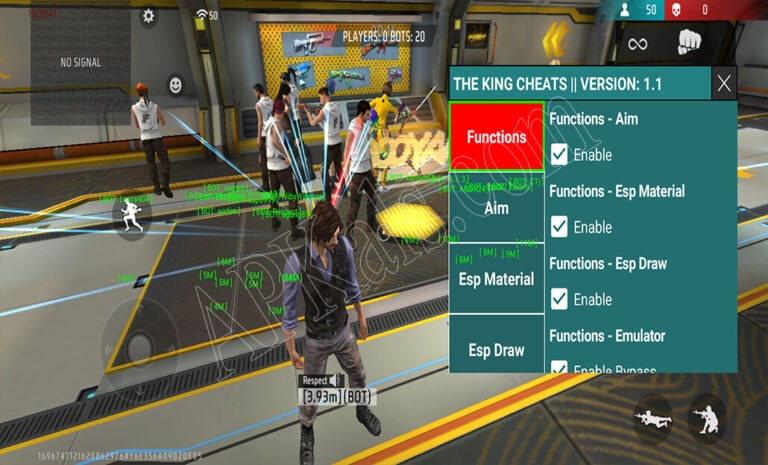This screenshot has width=768, height=465.
Task: Toggle Enable under Functions - Esp Draw
Action: coord(560,299)
